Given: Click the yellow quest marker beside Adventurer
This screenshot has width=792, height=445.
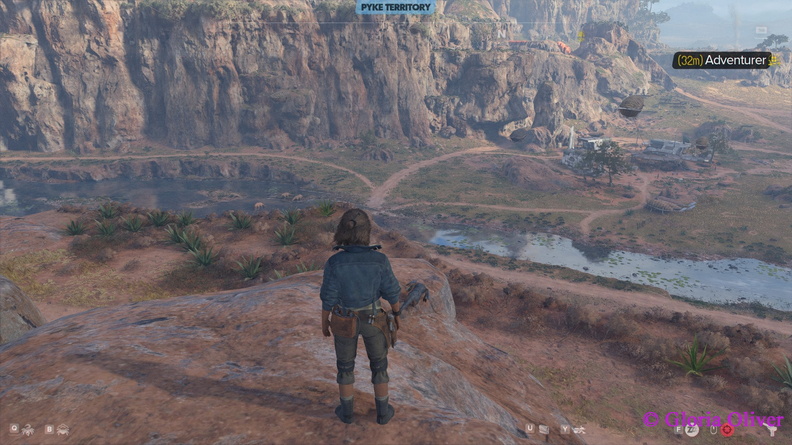Looking at the screenshot, I should coord(774,60).
